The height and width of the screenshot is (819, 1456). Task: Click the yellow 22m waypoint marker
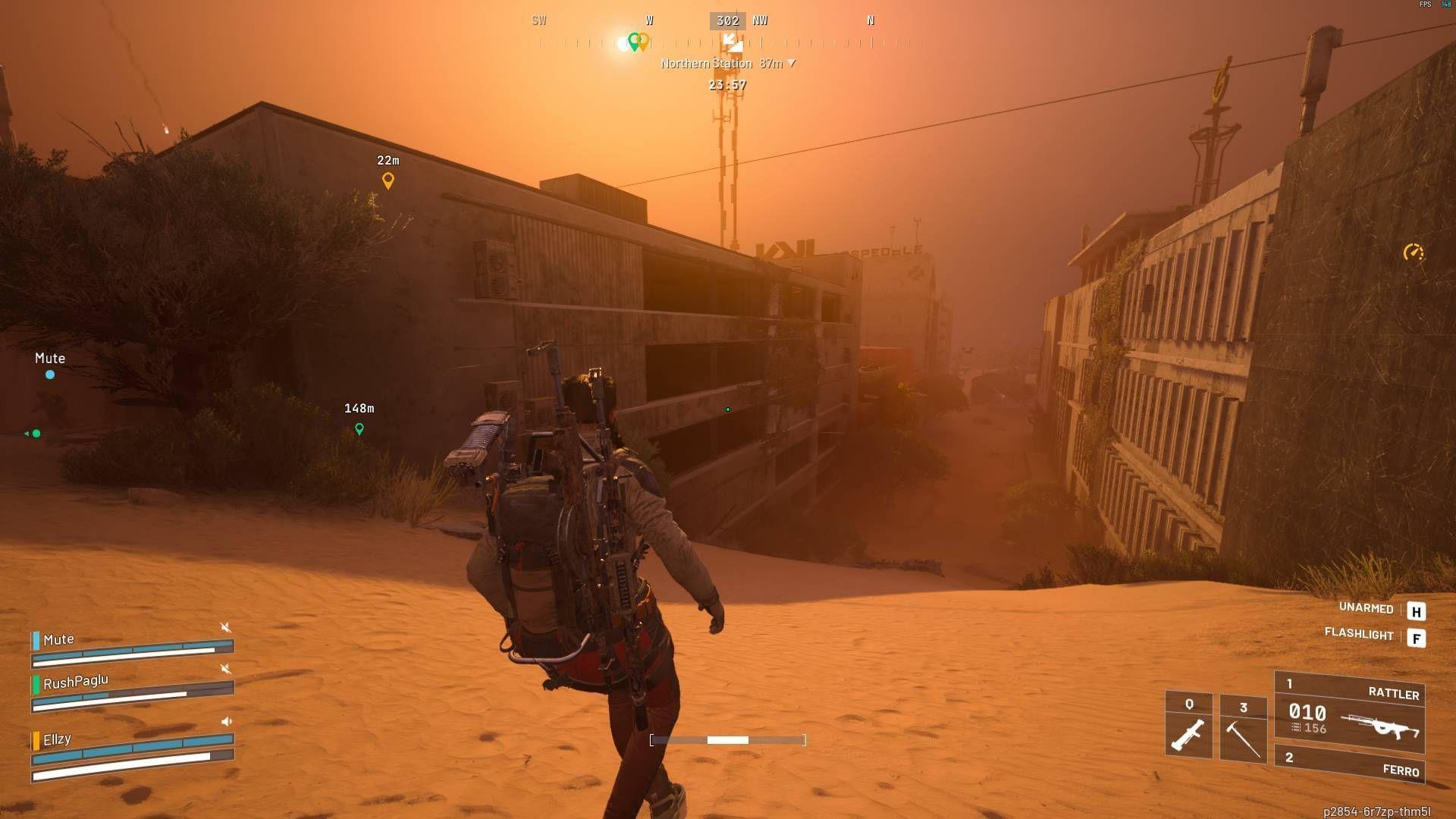tap(388, 180)
